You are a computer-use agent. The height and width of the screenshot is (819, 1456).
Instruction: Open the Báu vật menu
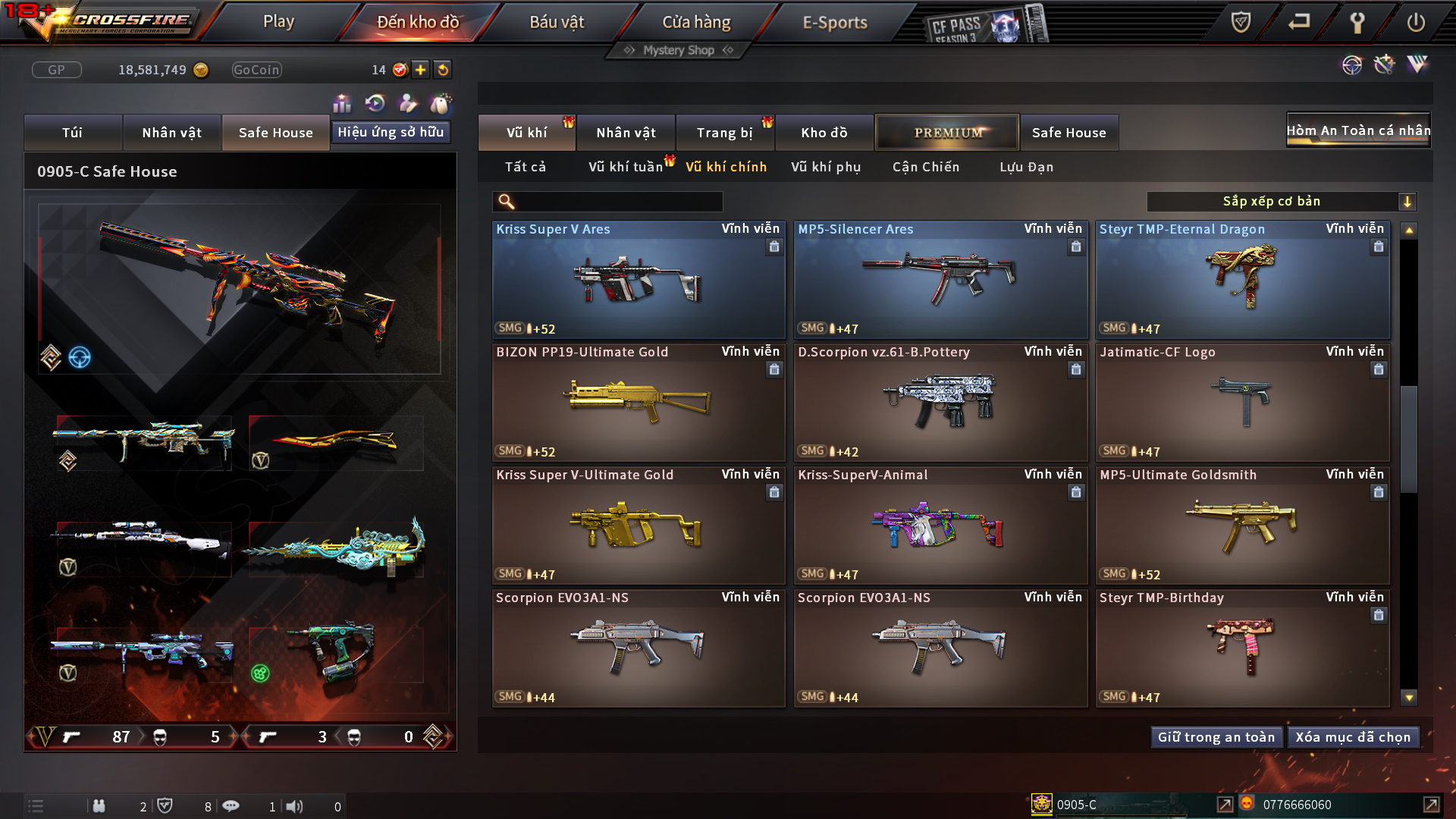click(x=557, y=22)
